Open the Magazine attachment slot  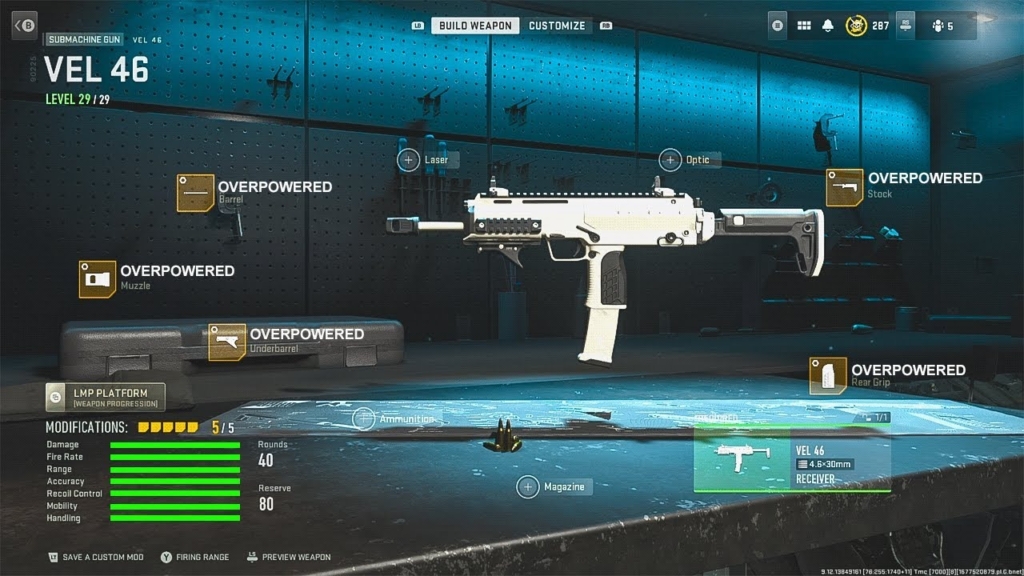tap(528, 487)
